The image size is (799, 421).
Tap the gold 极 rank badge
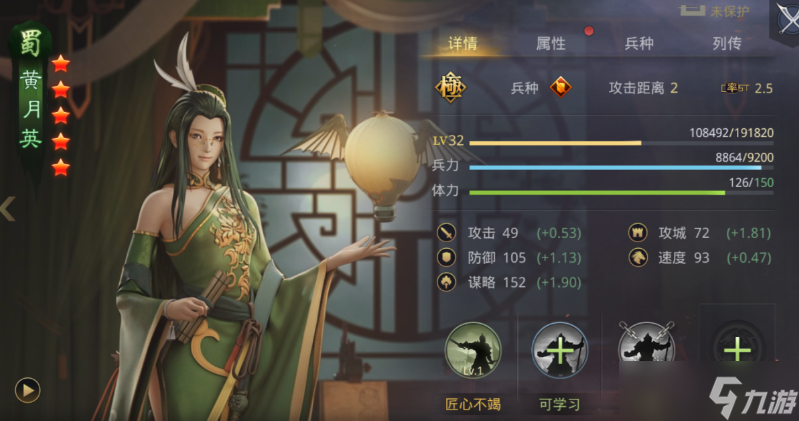click(450, 87)
